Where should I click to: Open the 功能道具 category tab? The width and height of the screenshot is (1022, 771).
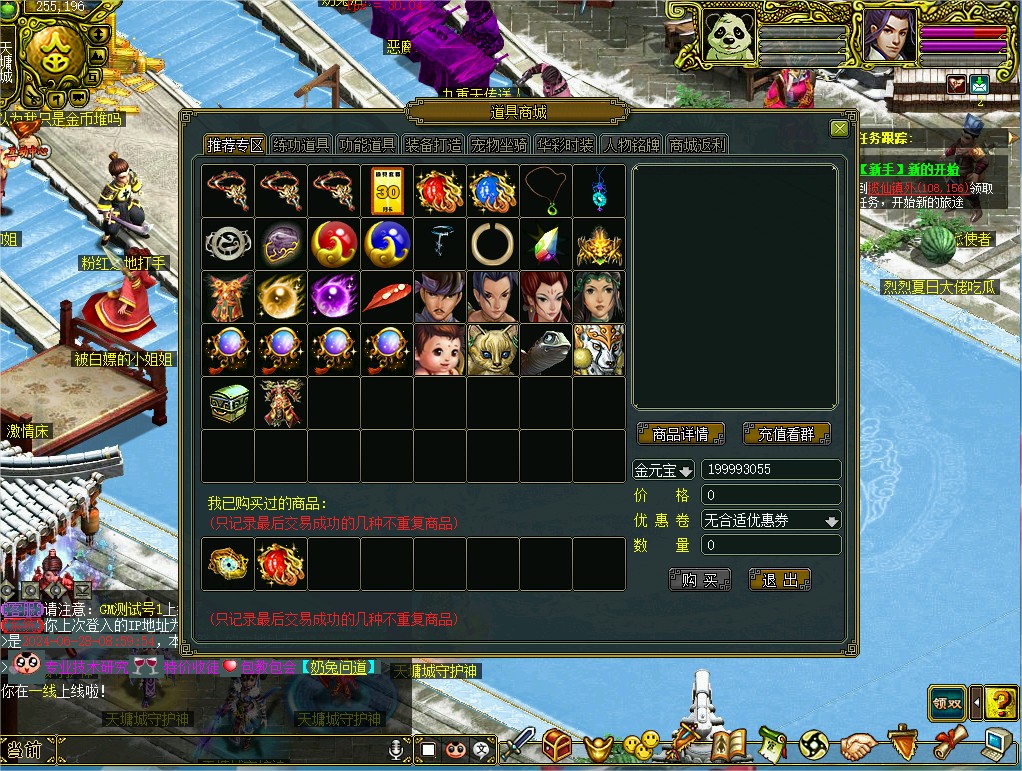coord(367,145)
